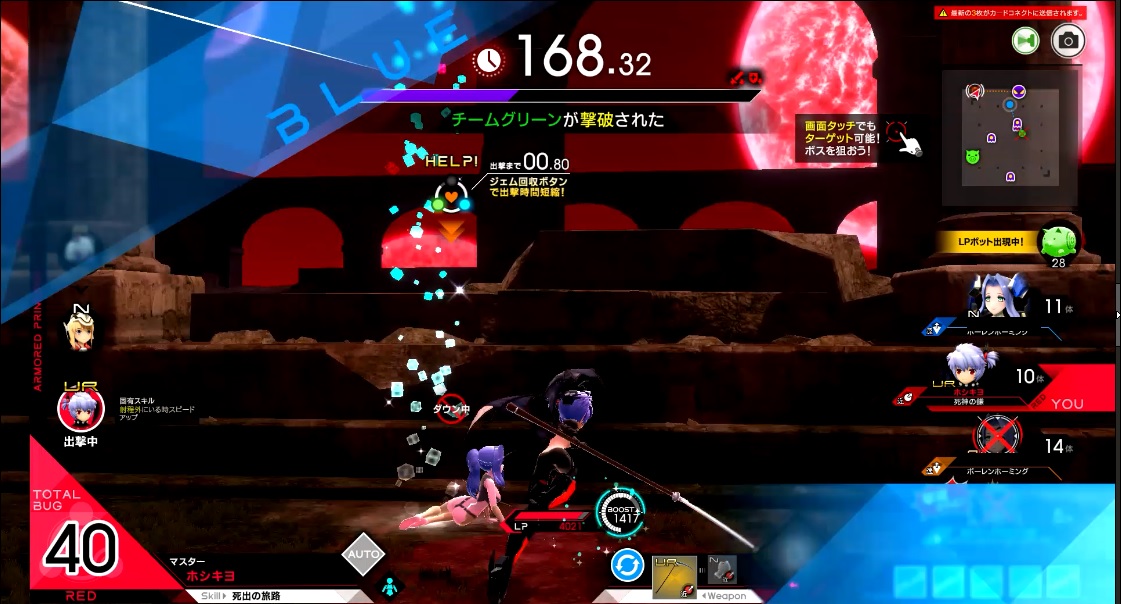Tap the camera screenshot button
This screenshot has height=604, width=1121.
pos(1068,40)
